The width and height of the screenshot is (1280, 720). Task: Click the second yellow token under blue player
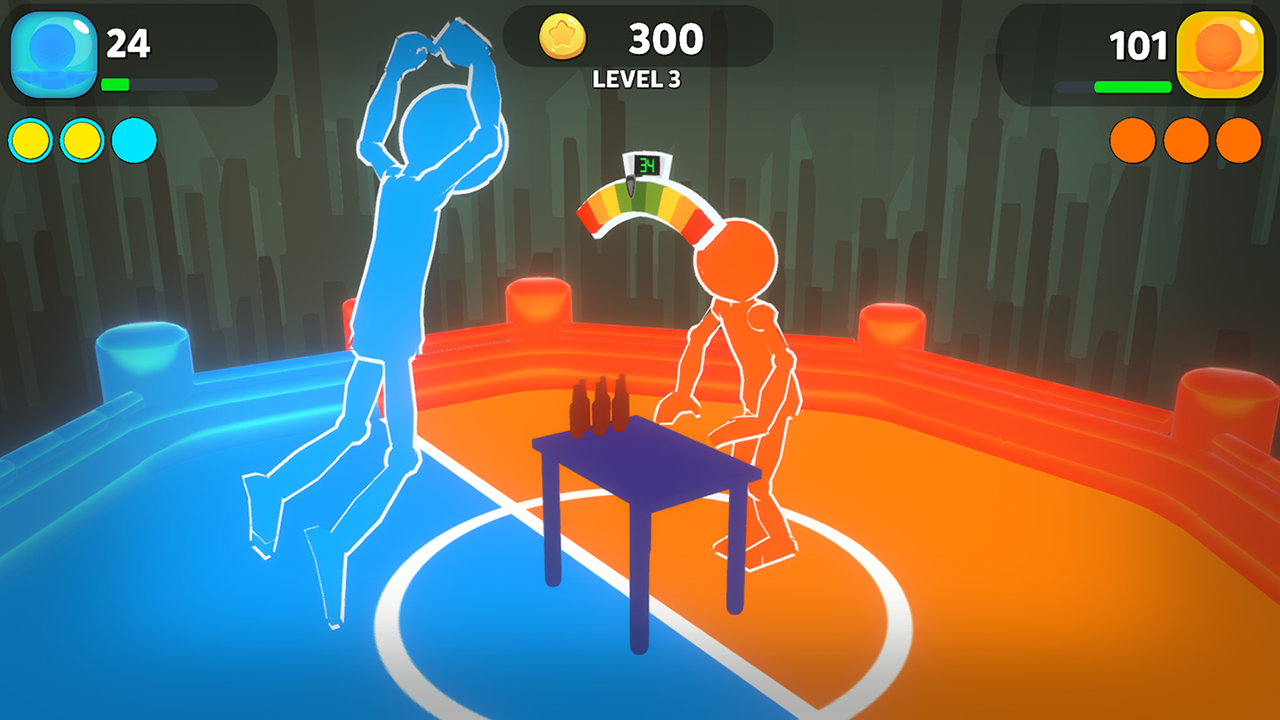click(80, 139)
